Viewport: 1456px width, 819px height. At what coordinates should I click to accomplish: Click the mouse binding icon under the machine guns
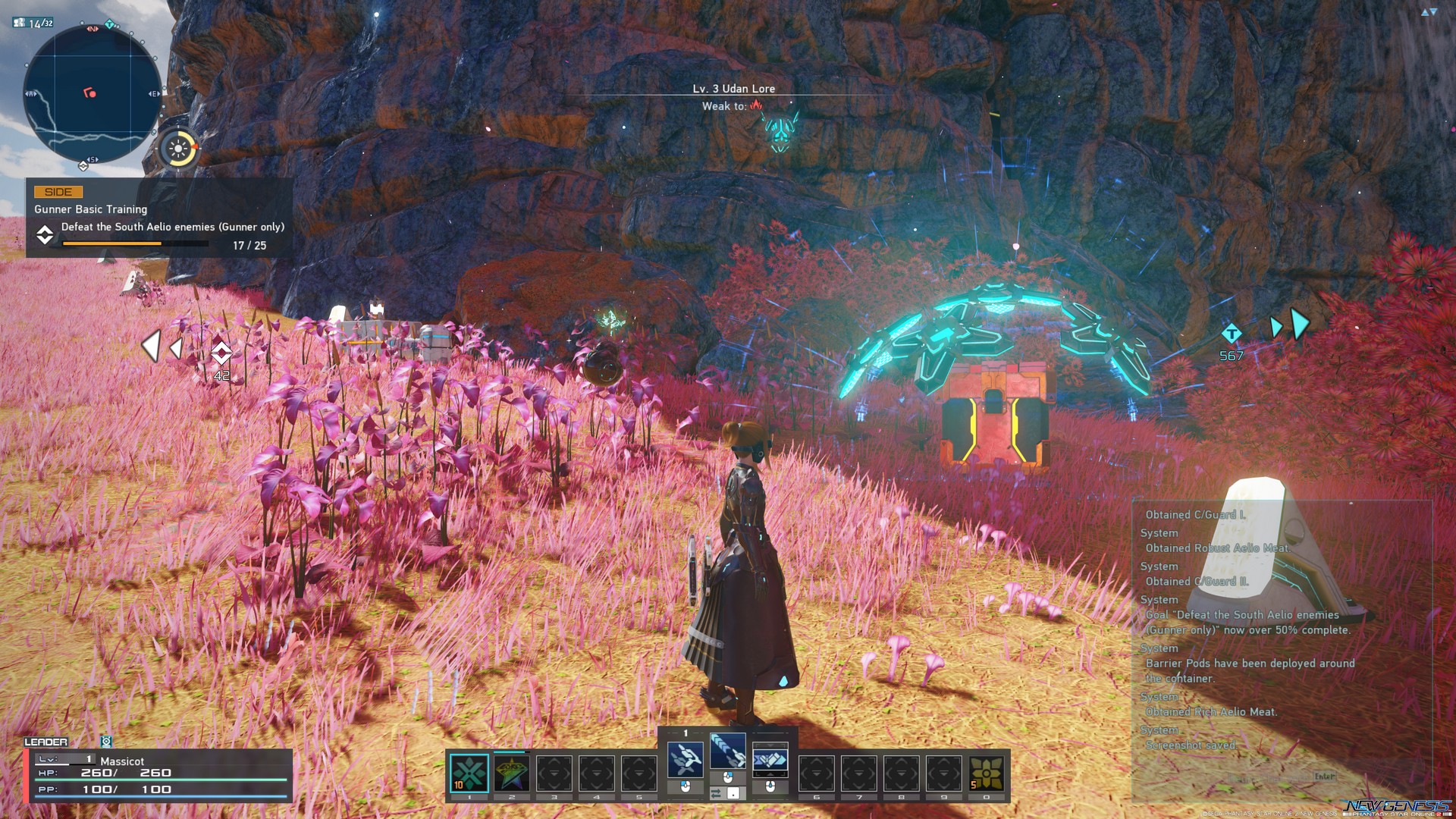coord(685,786)
